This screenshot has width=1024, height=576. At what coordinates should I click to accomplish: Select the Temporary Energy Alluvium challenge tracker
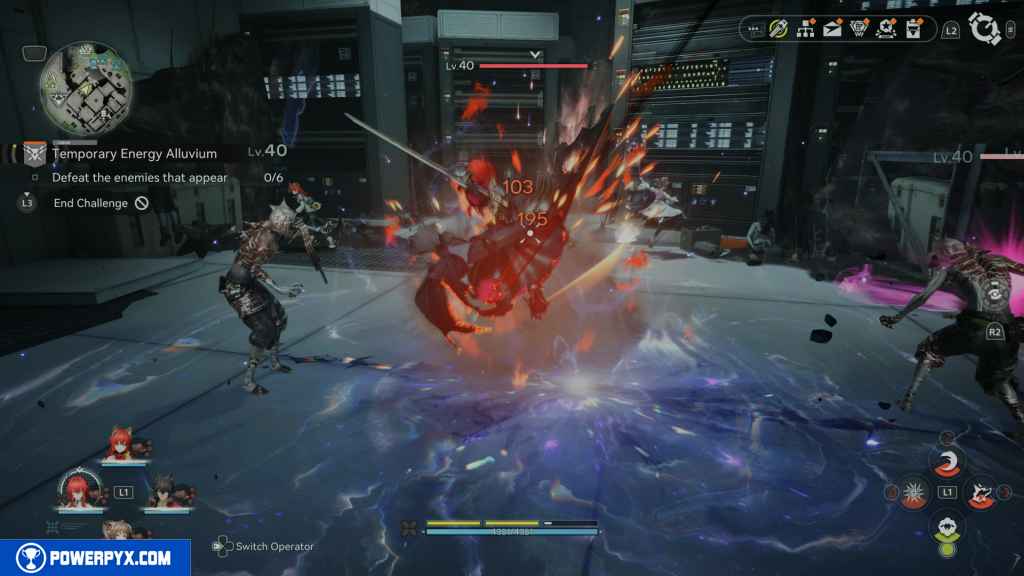[133, 153]
